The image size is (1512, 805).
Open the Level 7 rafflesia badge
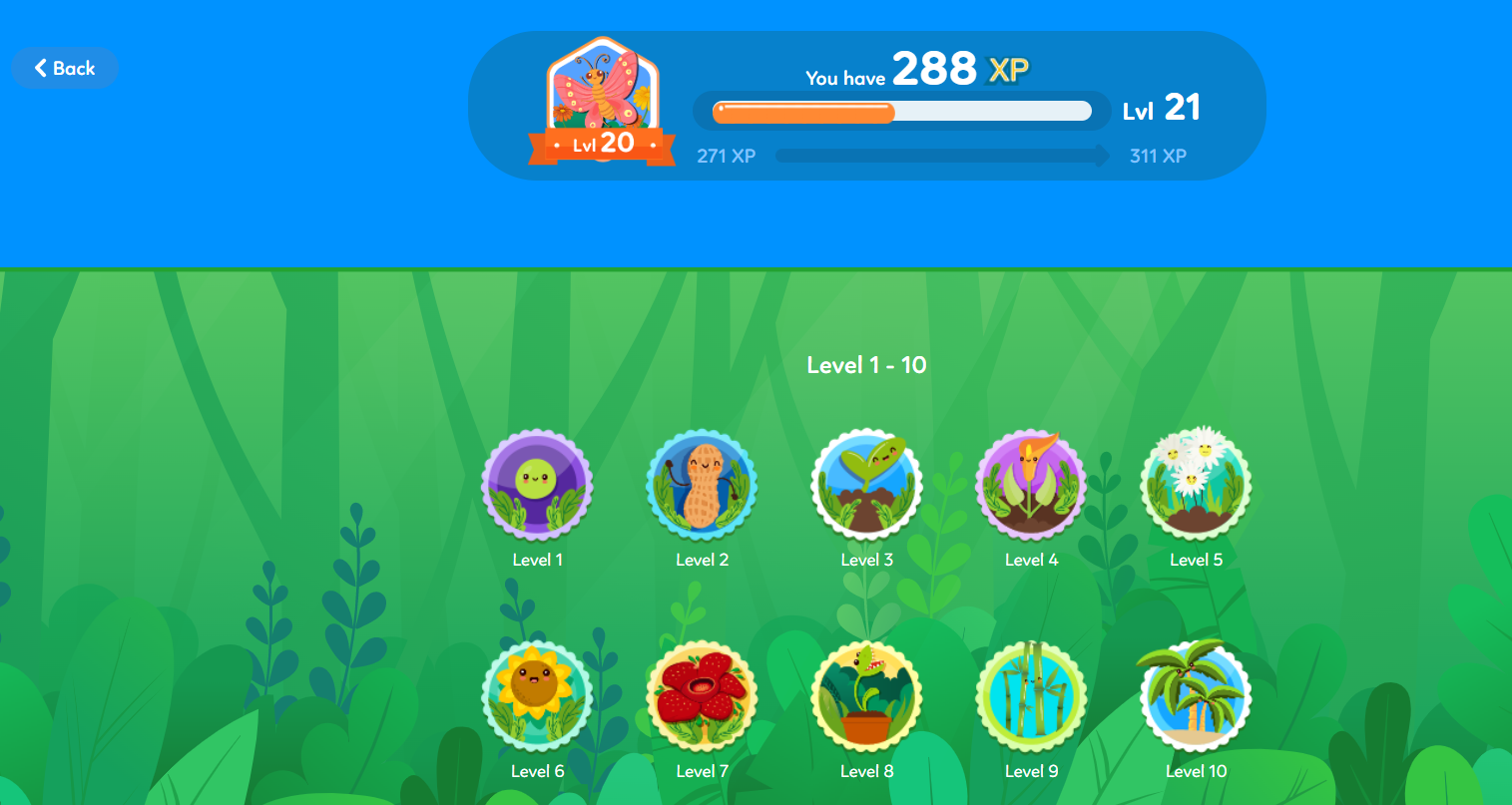[702, 697]
